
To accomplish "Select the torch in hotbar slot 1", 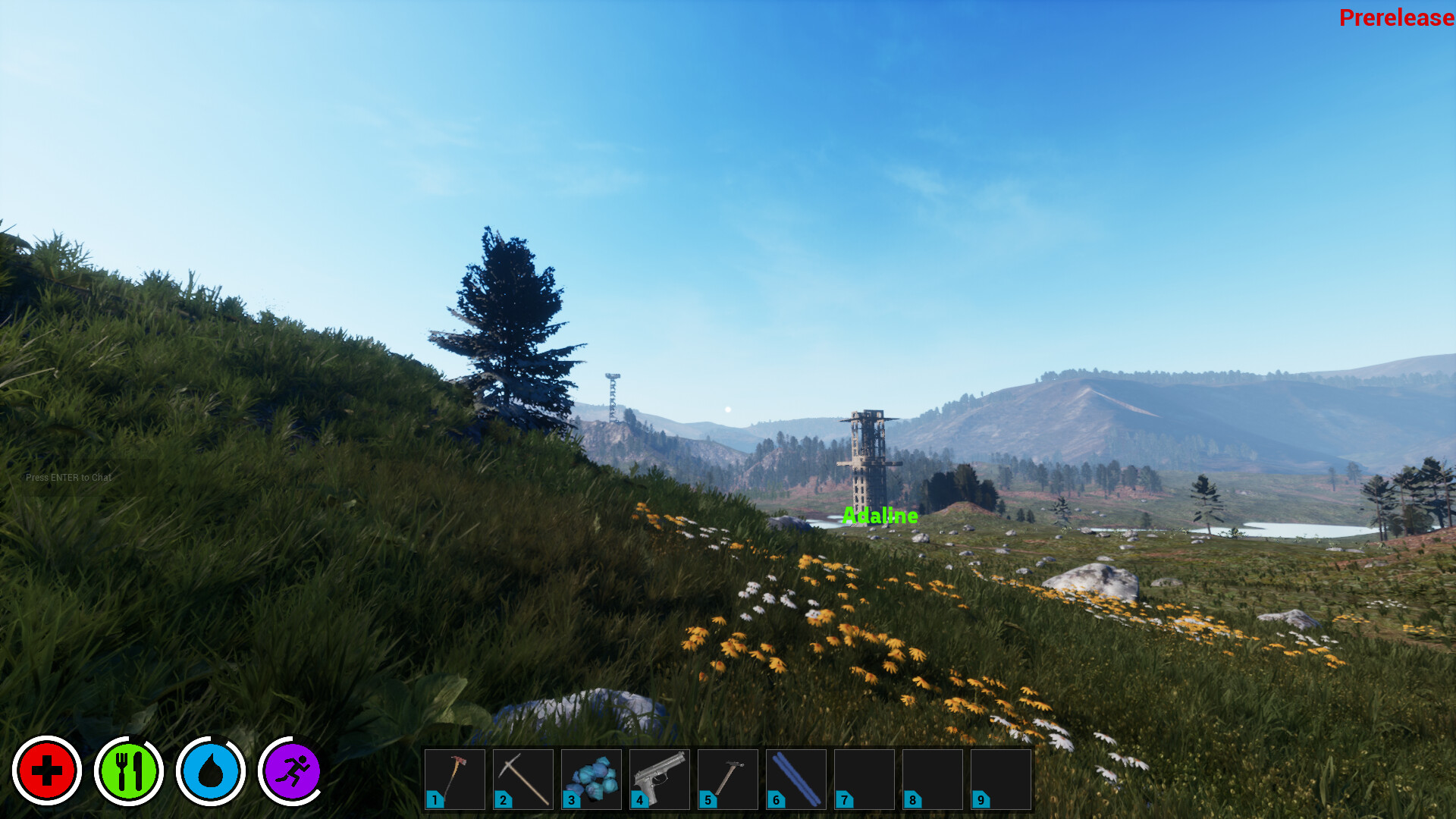I will pos(456,779).
